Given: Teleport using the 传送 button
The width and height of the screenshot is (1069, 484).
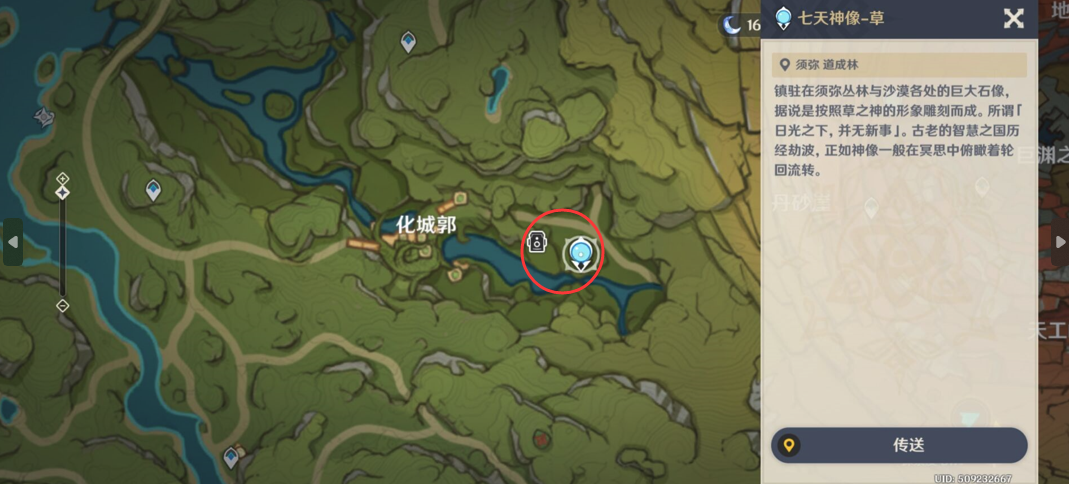Looking at the screenshot, I should tap(899, 445).
